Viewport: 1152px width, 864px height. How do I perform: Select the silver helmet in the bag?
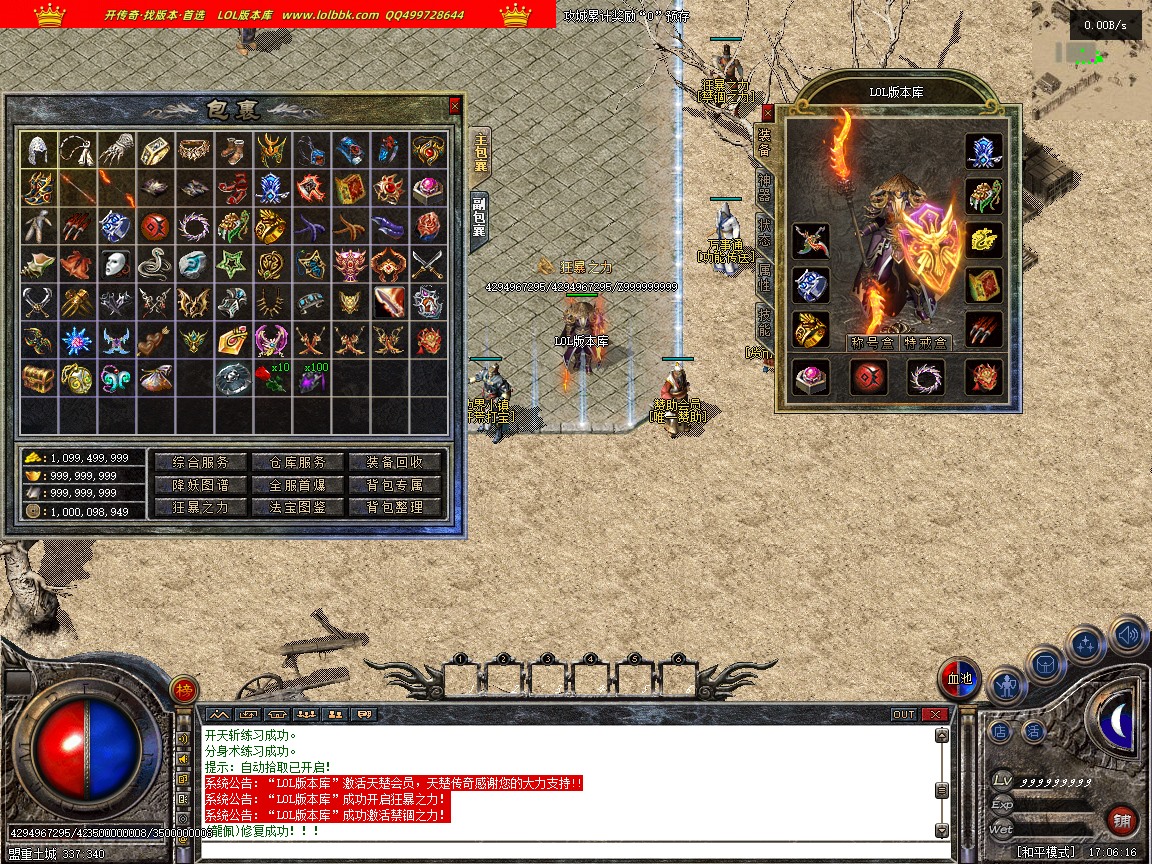(x=39, y=151)
